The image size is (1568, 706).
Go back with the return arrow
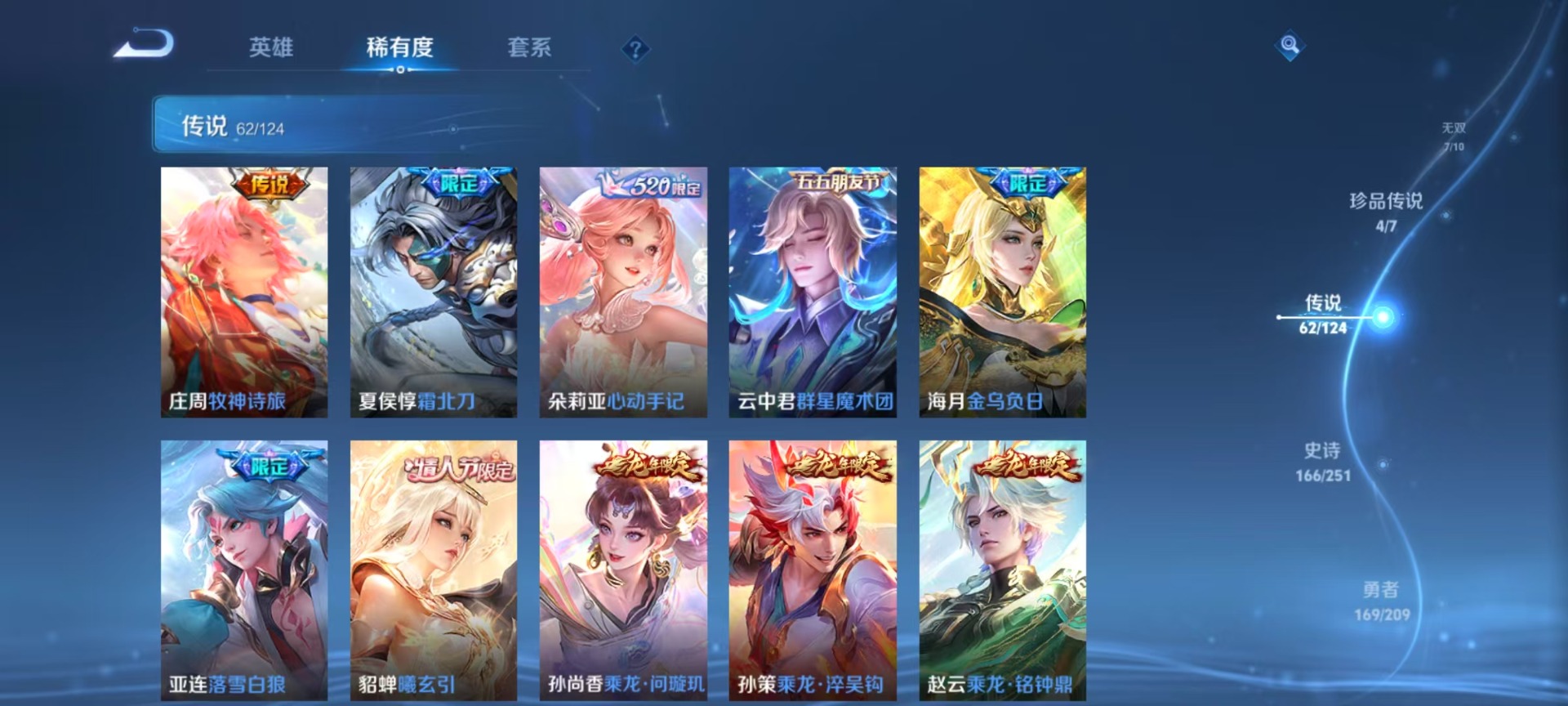pos(144,44)
